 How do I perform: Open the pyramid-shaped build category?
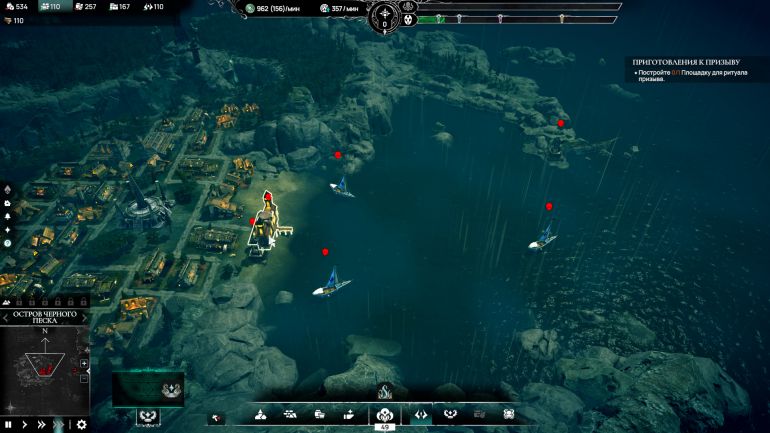click(x=260, y=414)
